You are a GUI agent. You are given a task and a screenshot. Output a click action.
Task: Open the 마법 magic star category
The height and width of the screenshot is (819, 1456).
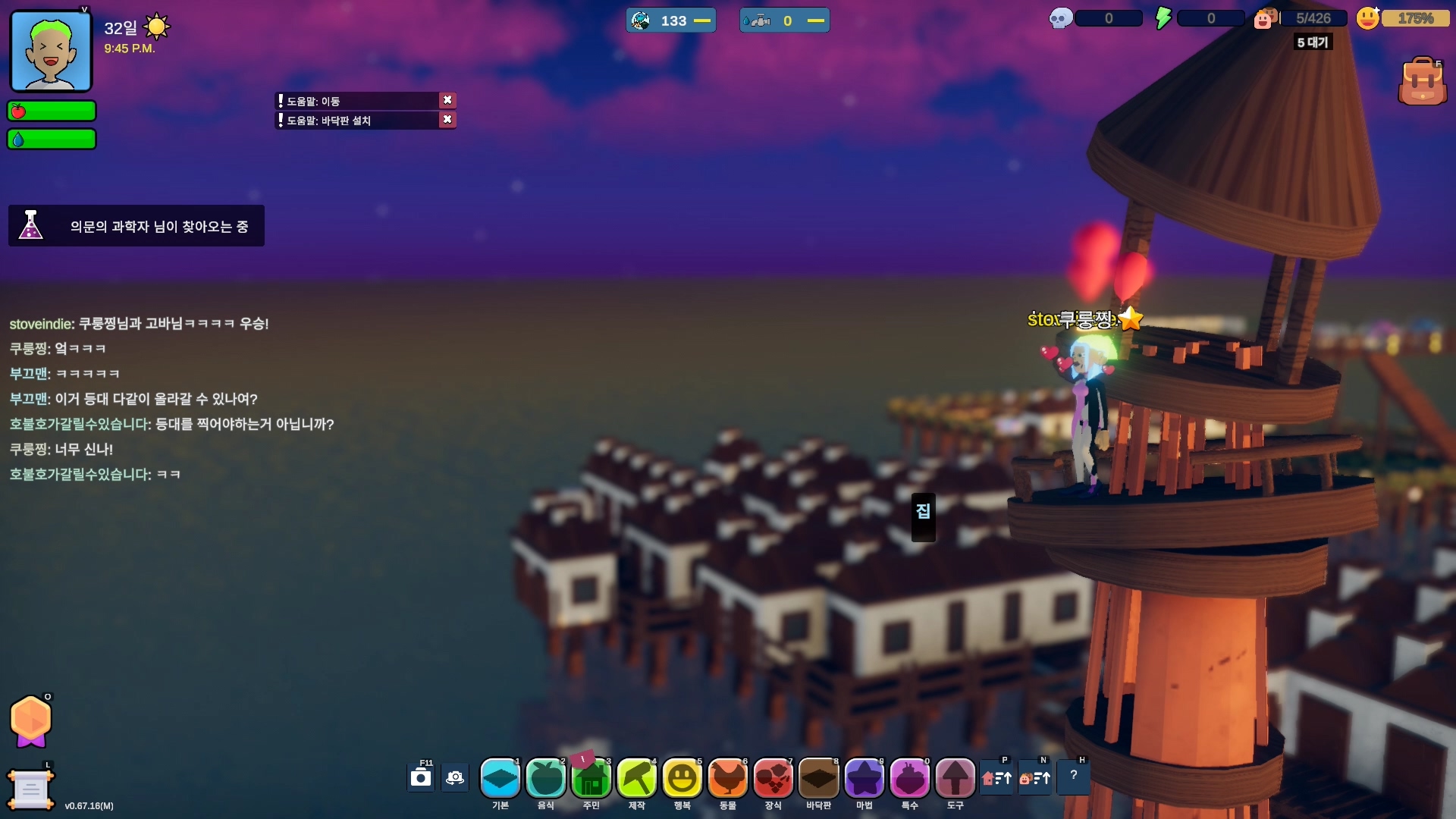864,778
